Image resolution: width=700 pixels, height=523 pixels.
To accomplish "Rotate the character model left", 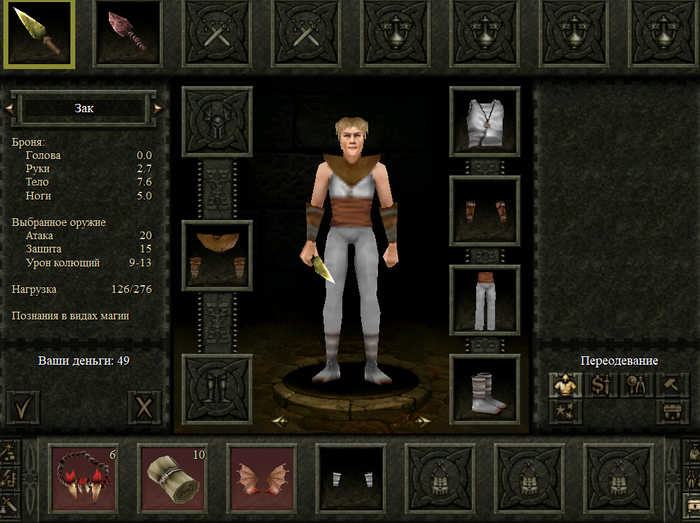I will (281, 421).
